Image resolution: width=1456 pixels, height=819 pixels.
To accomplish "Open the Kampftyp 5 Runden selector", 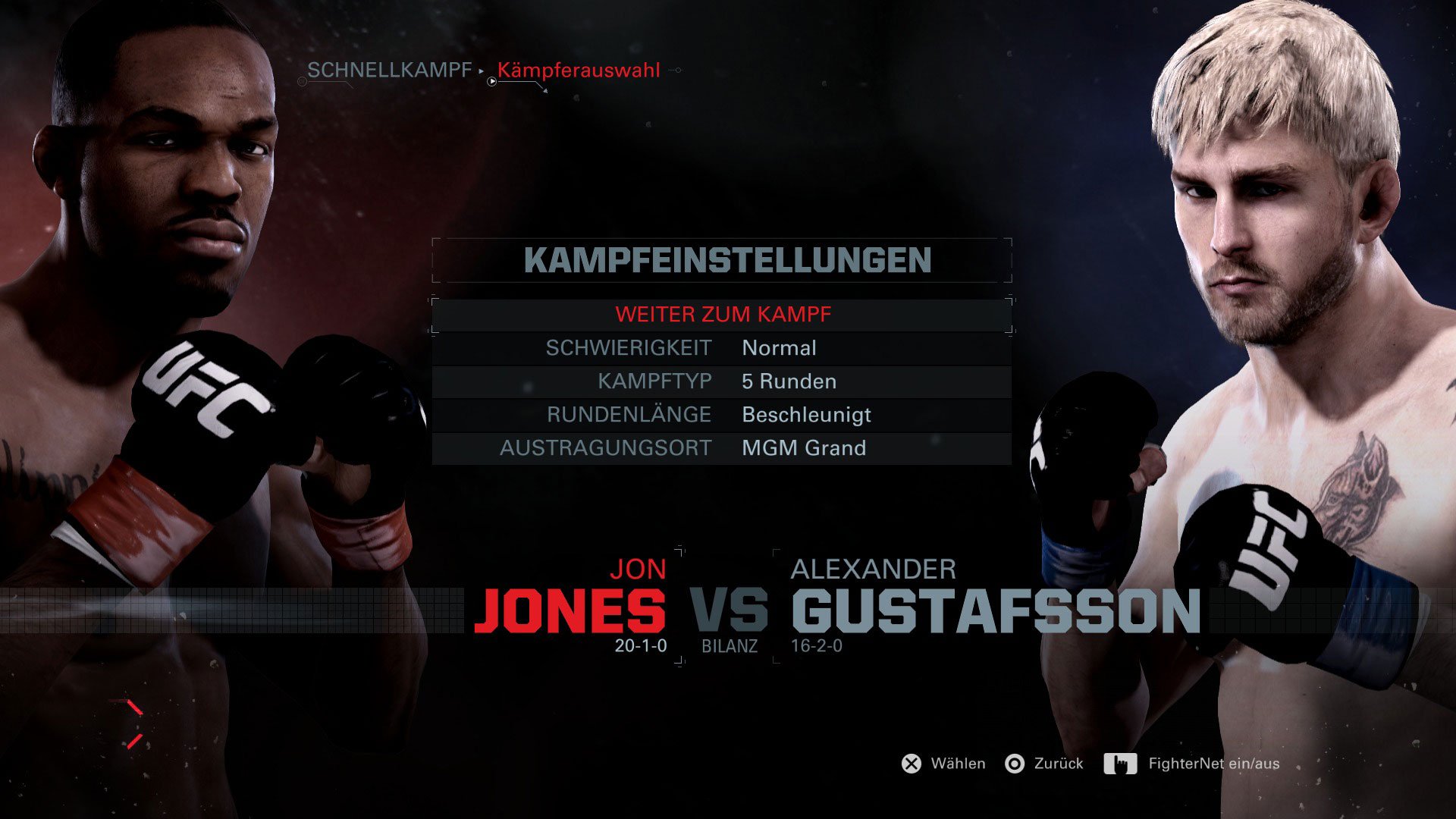I will [x=789, y=381].
